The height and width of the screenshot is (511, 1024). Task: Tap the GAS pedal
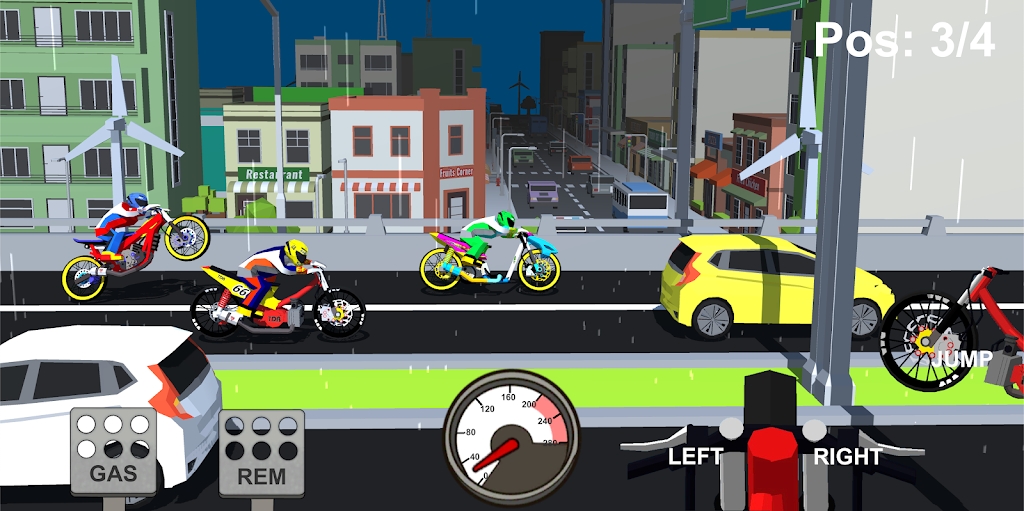coord(113,450)
